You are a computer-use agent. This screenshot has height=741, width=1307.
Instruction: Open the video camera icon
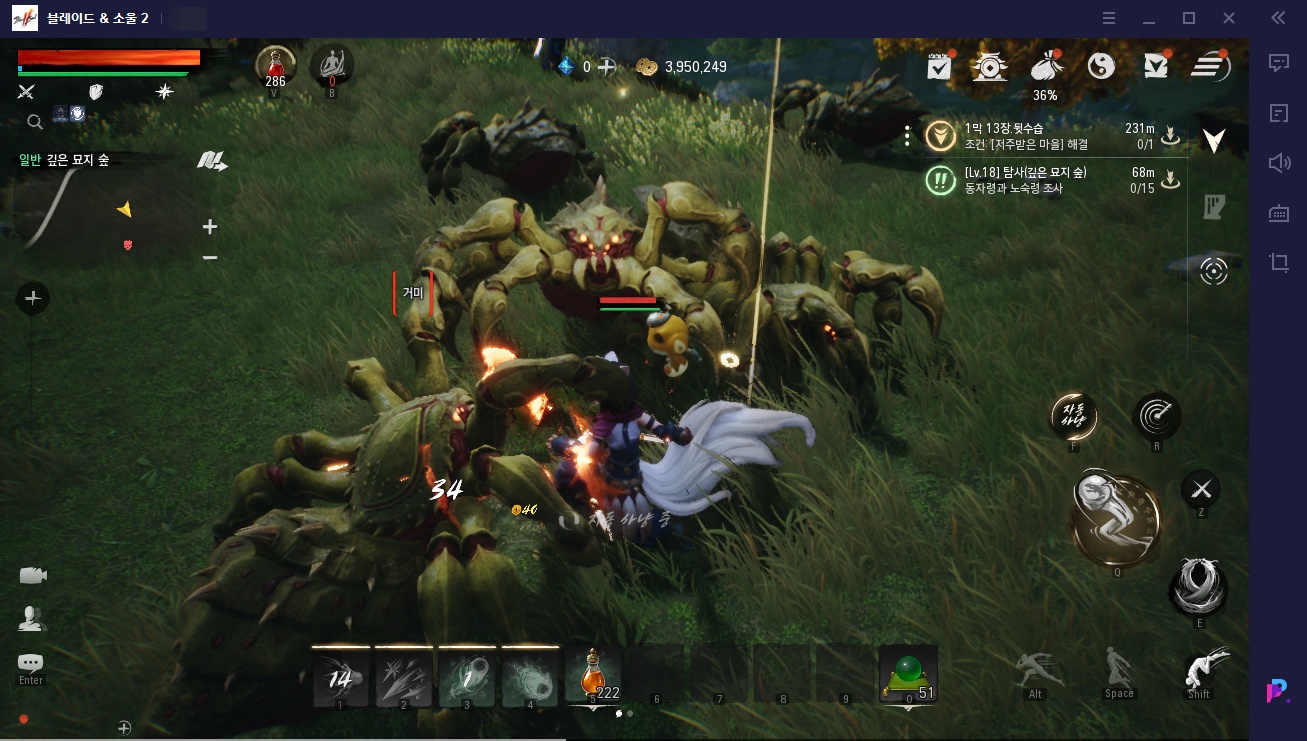[x=33, y=575]
